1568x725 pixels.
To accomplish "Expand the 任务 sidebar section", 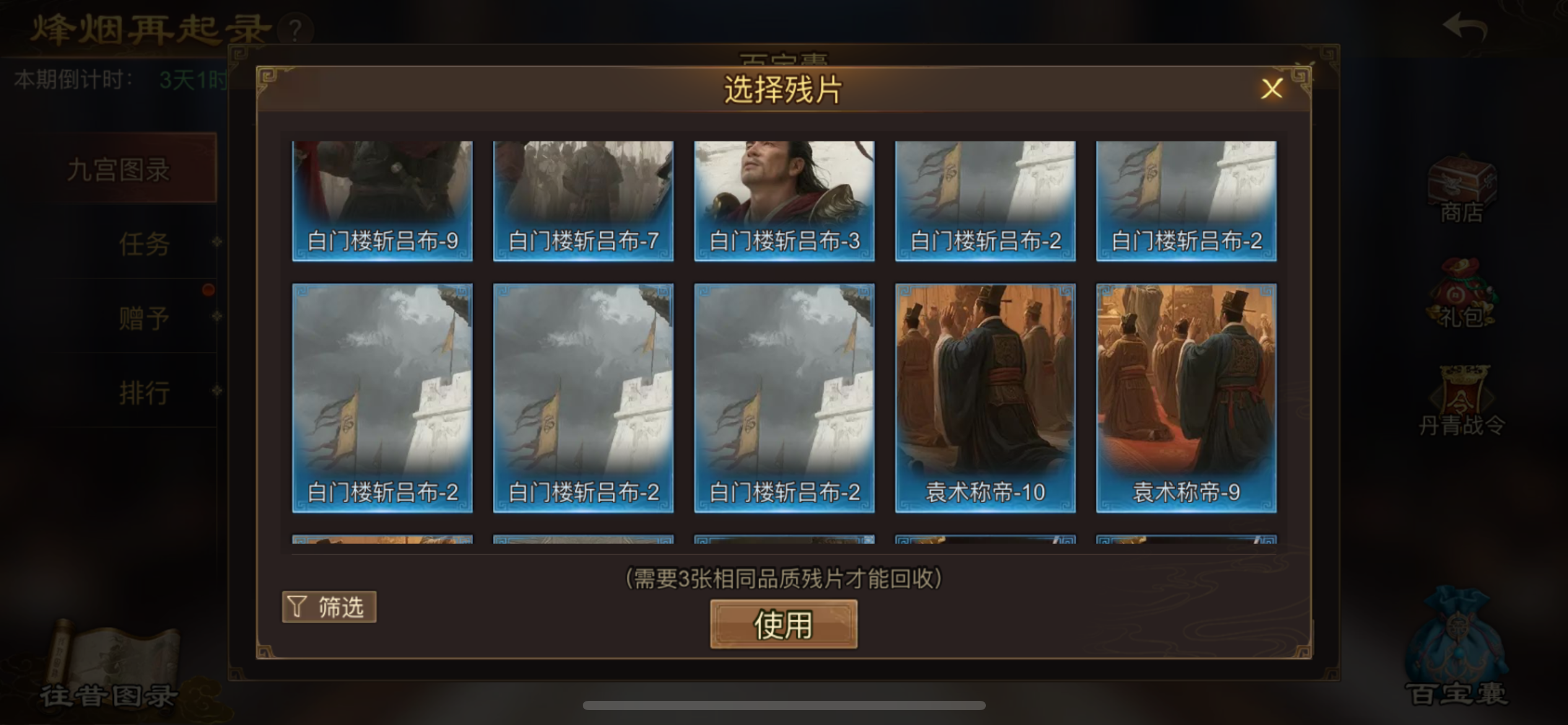I will click(x=144, y=245).
